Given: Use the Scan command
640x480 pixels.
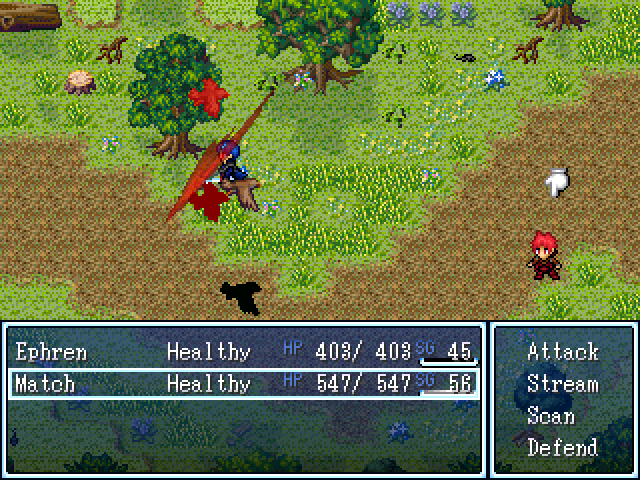Looking at the screenshot, I should 551,416.
